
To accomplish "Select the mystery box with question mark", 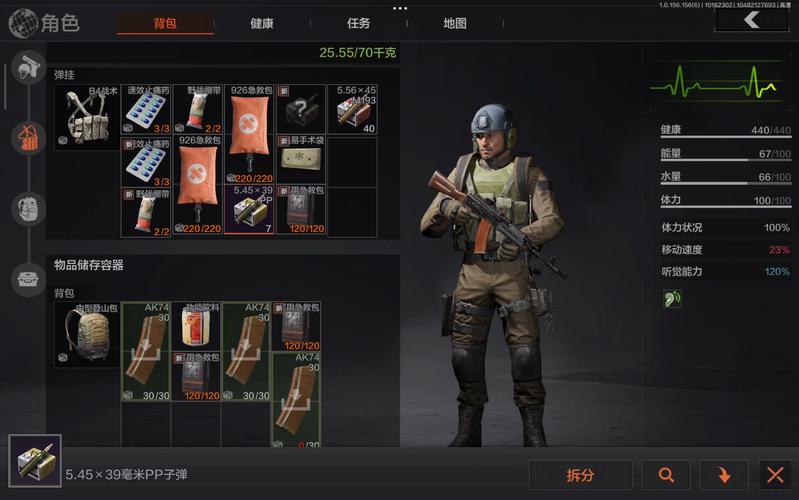I will [301, 109].
